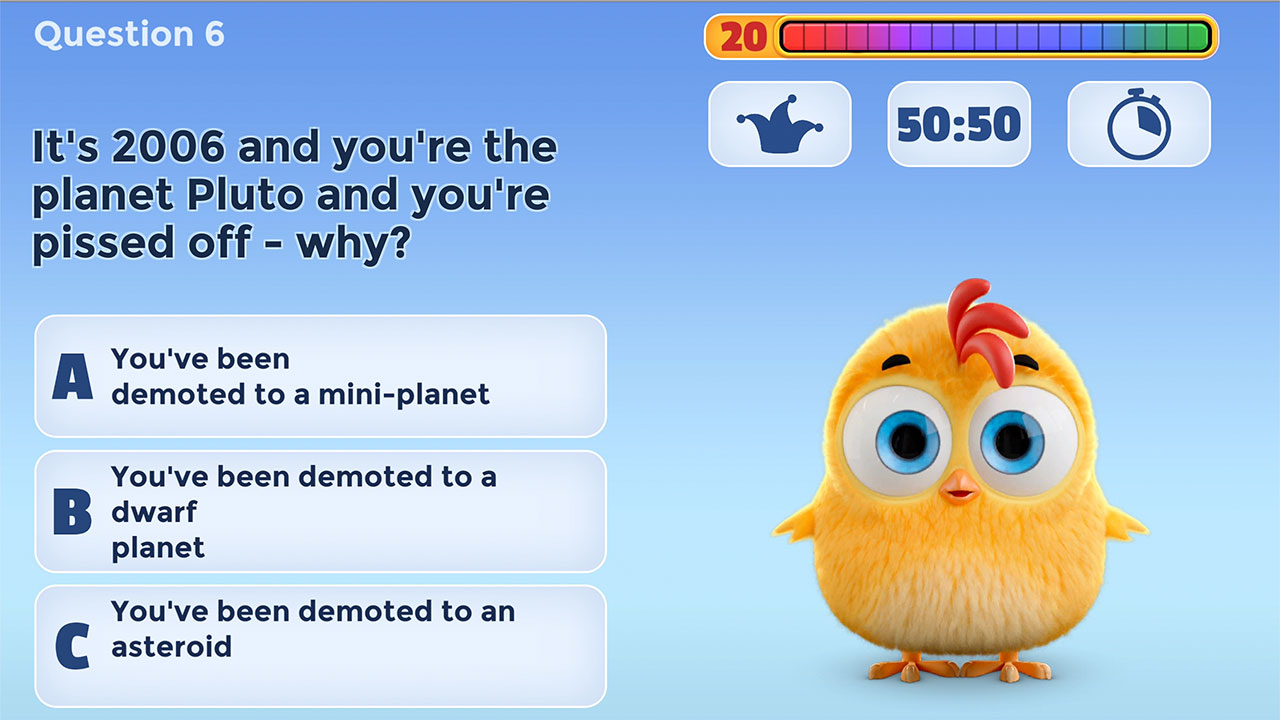
Task: Select answer A about mini-planet demotion
Action: click(x=320, y=378)
